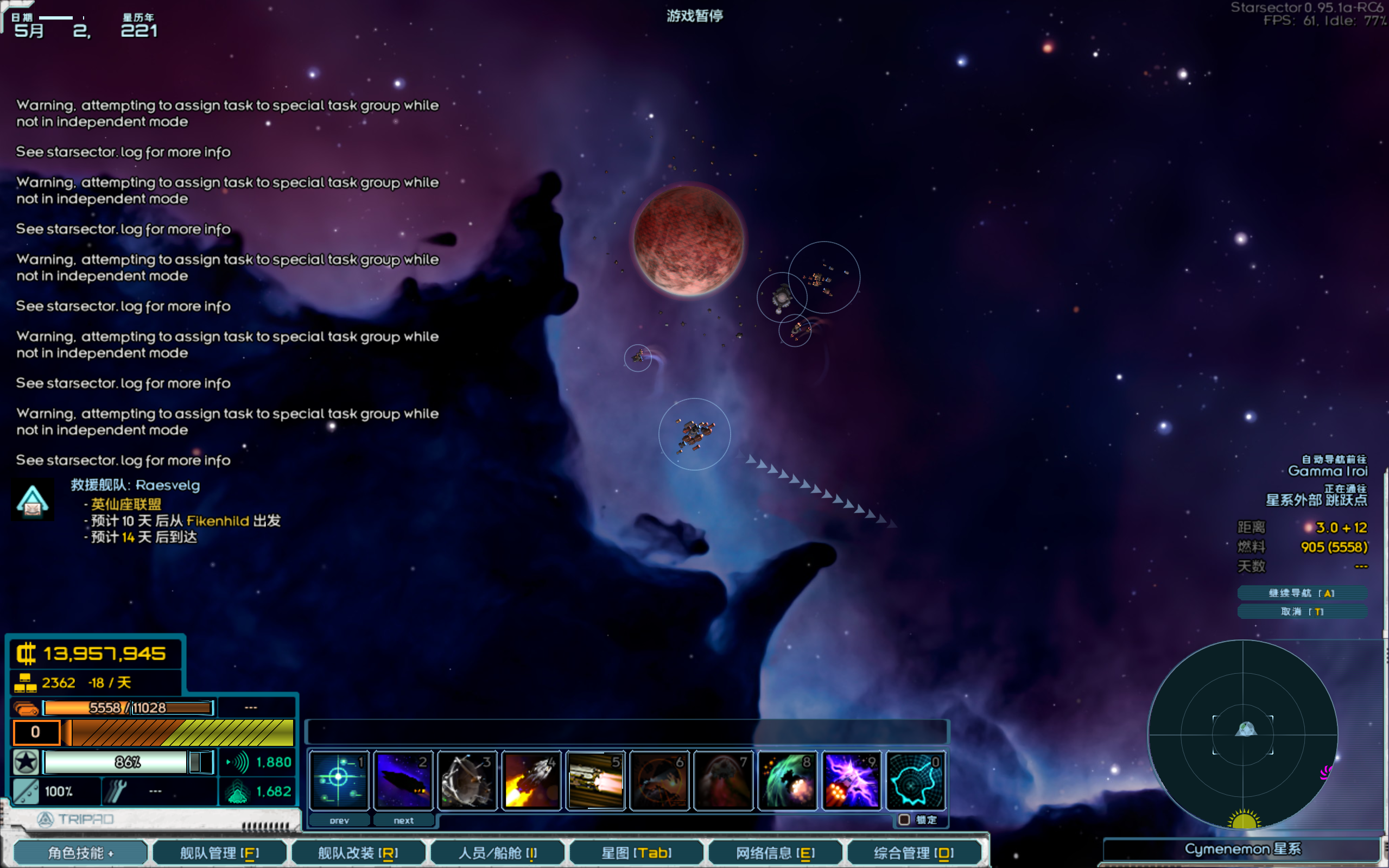
Task: Click 取消 to cancel the course
Action: point(1302,611)
